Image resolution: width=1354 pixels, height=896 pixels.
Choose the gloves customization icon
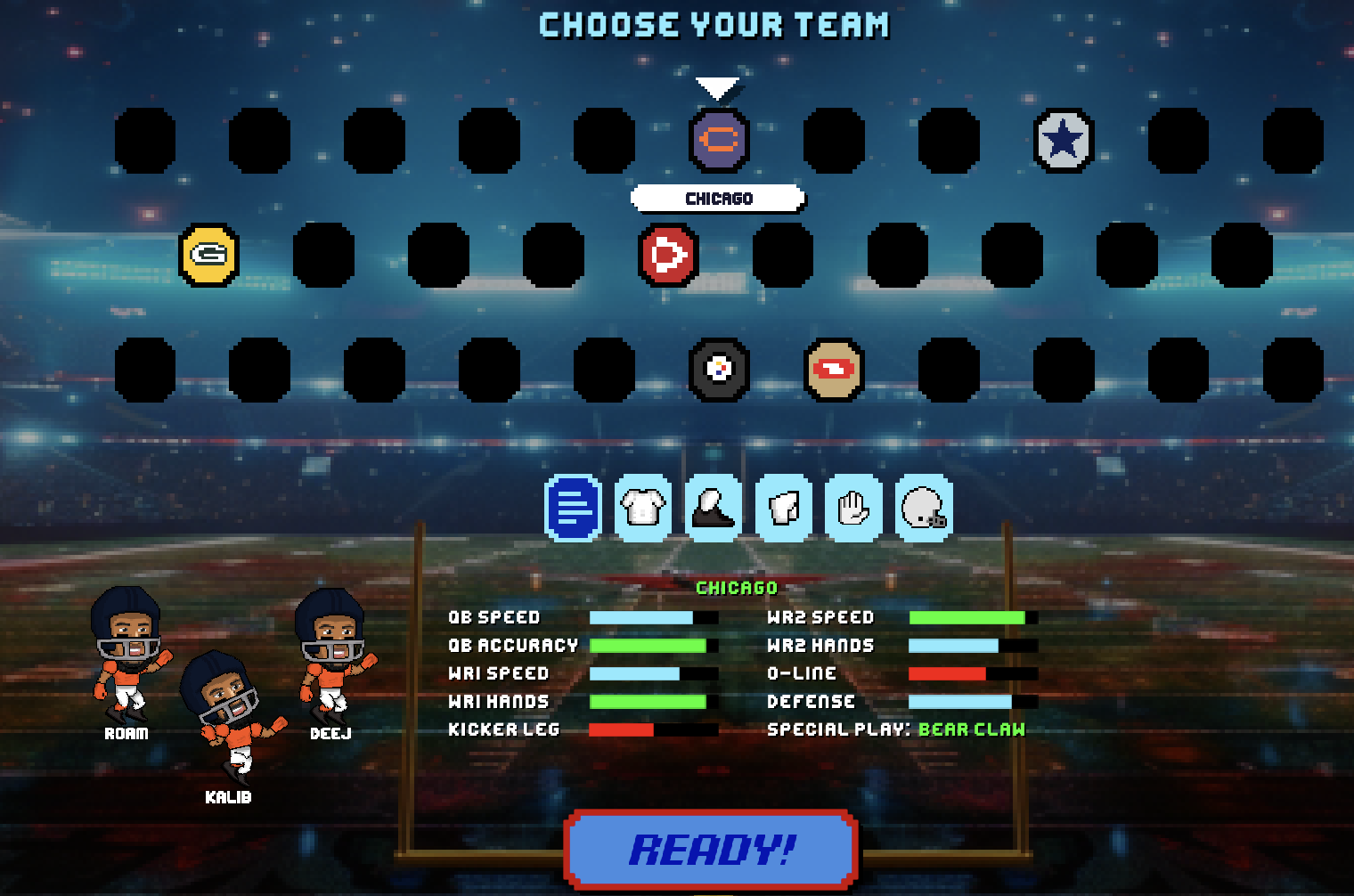click(853, 508)
